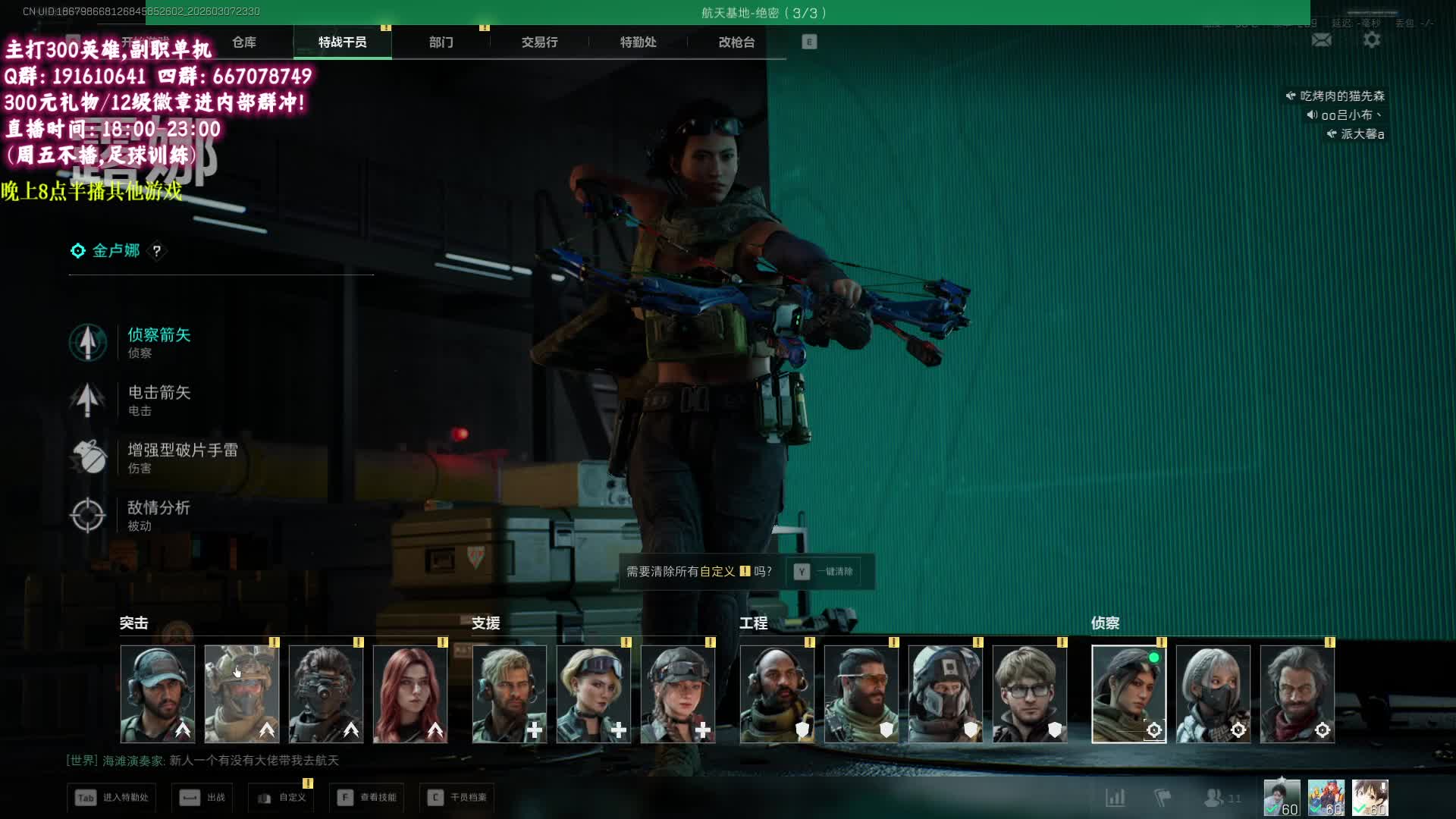
Task: Select the masked white-haired recon operator
Action: 1213,694
